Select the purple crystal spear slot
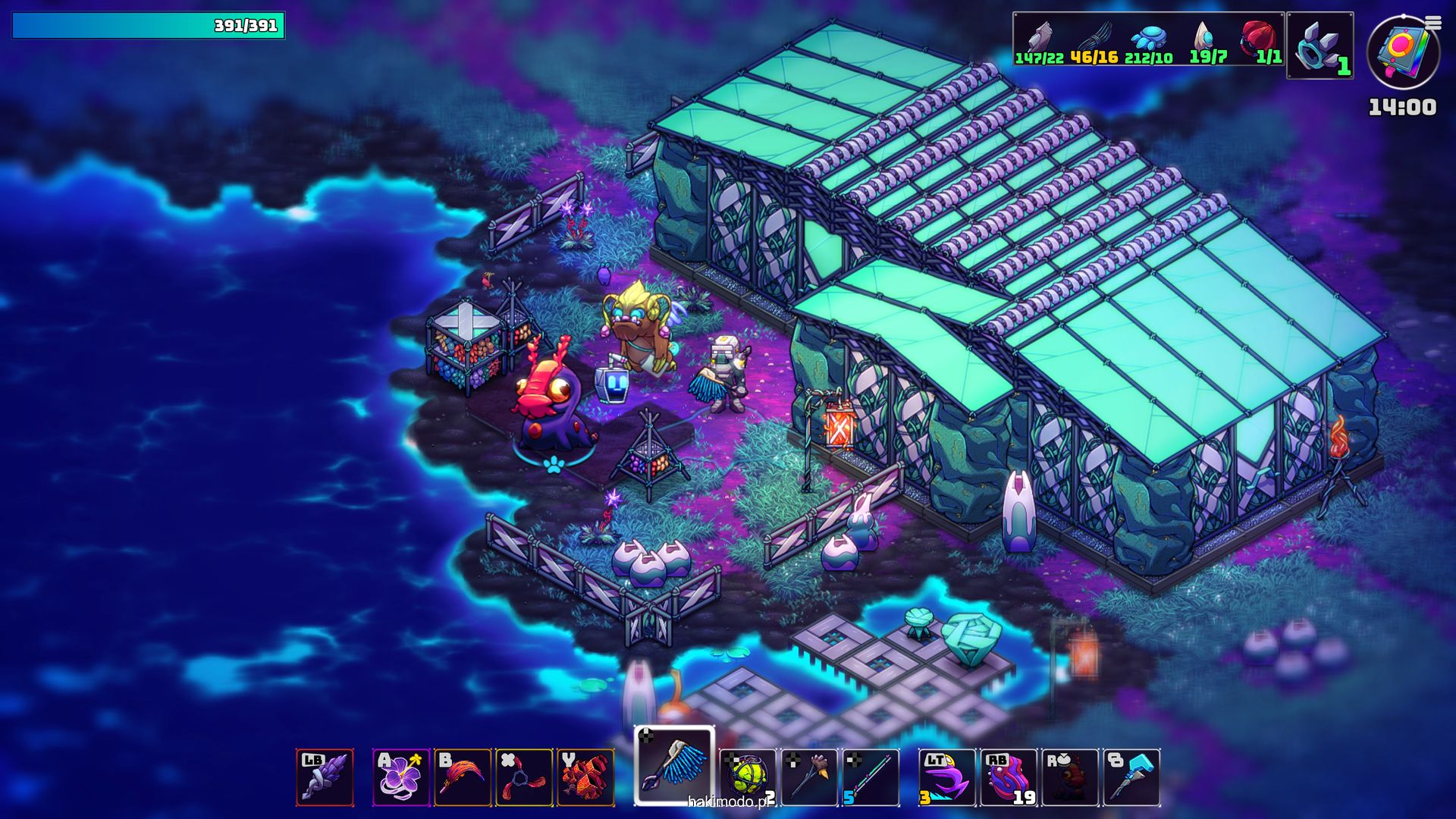 pos(325,777)
